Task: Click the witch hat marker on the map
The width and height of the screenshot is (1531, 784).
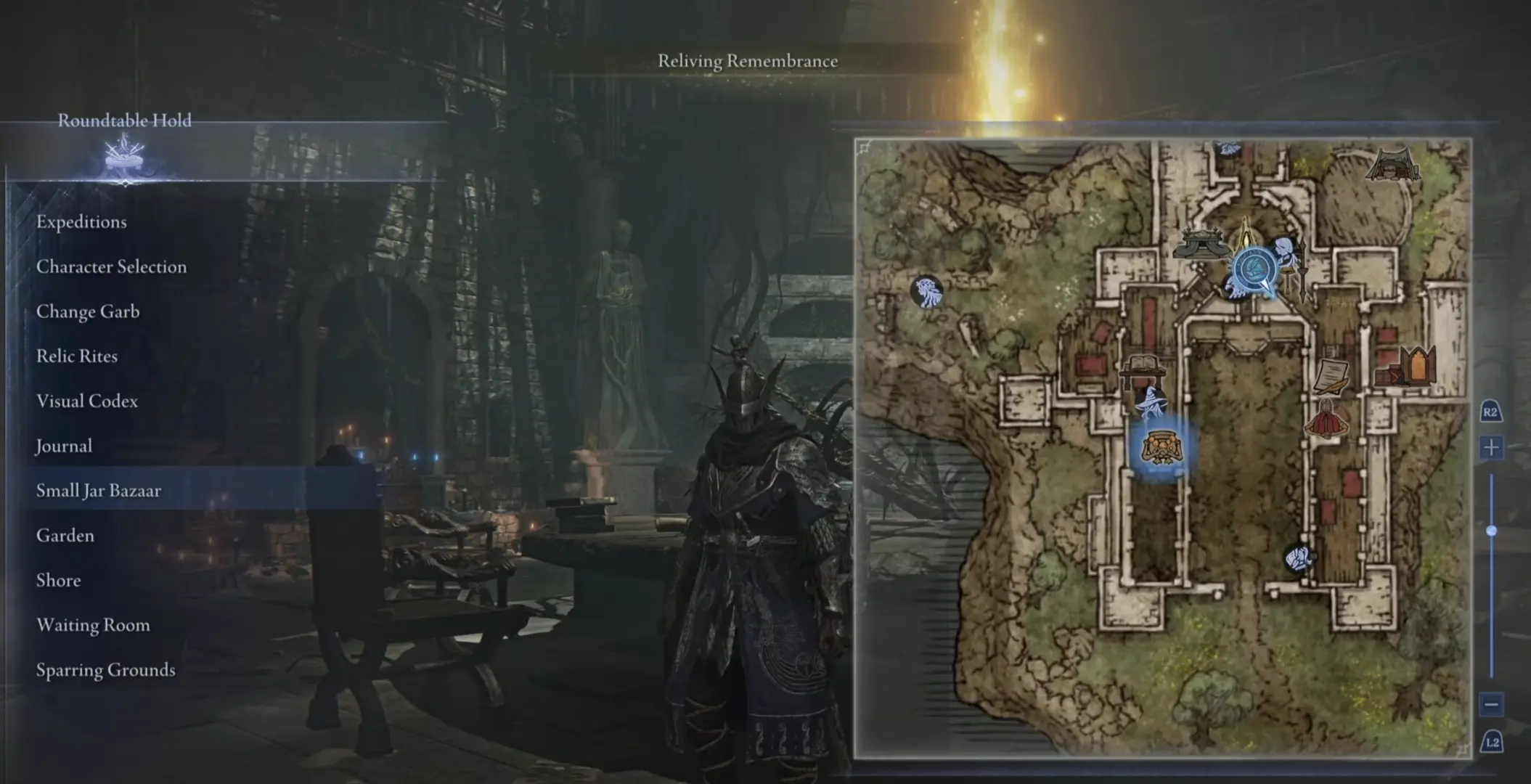Action: coord(1151,402)
